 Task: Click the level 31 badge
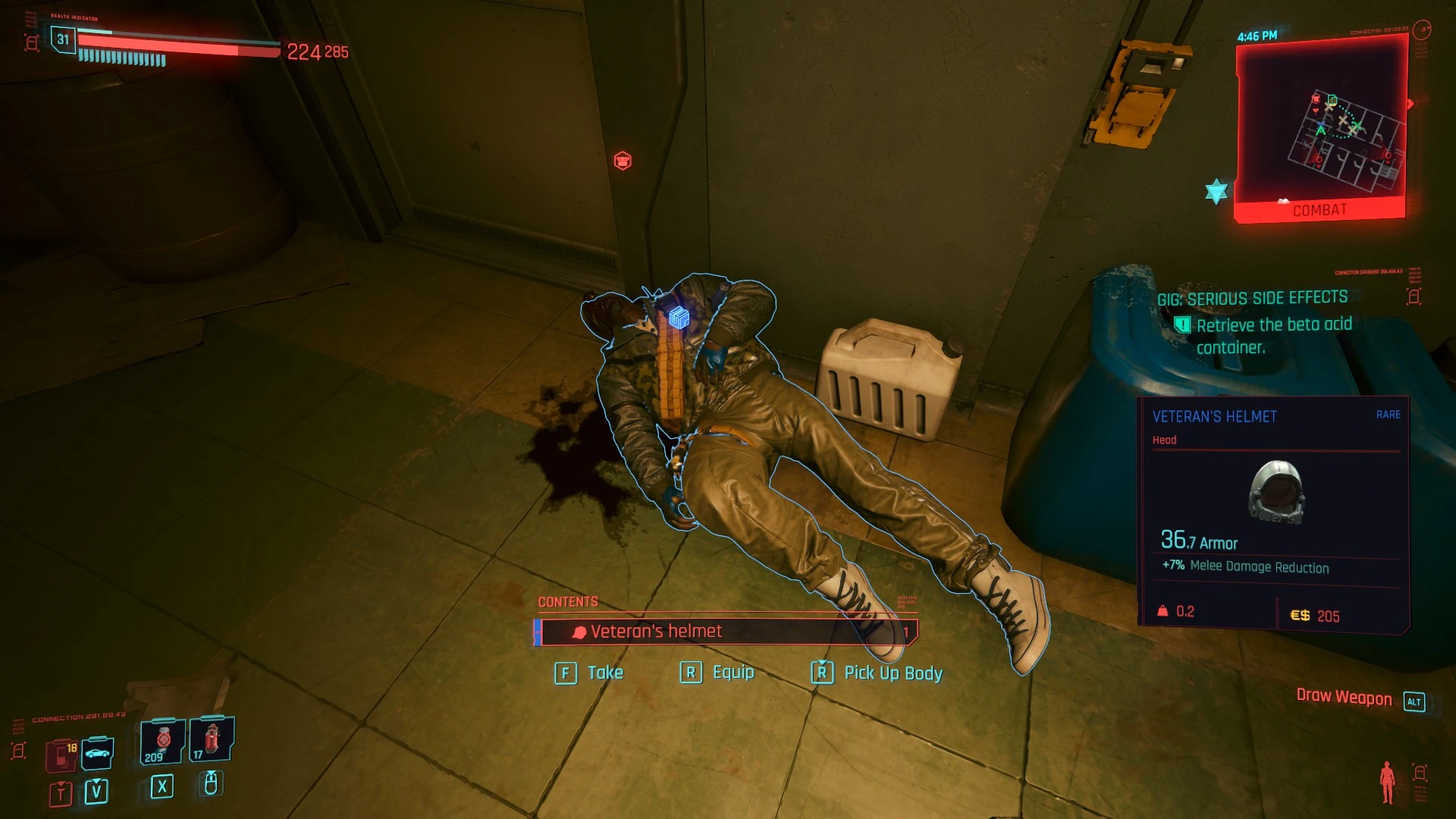[63, 39]
